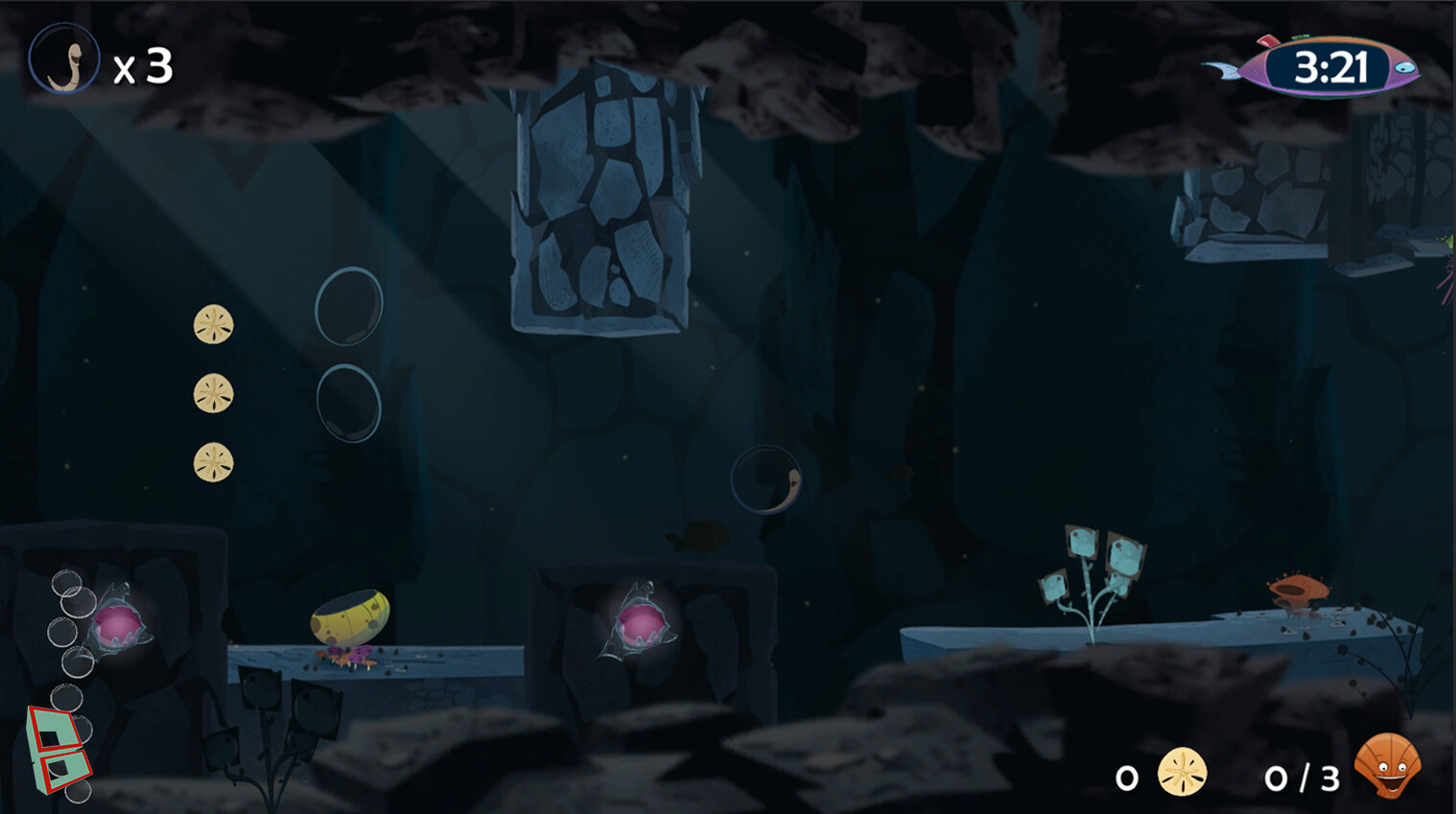Click the life counter character icon
1456x814 pixels.
[65, 58]
